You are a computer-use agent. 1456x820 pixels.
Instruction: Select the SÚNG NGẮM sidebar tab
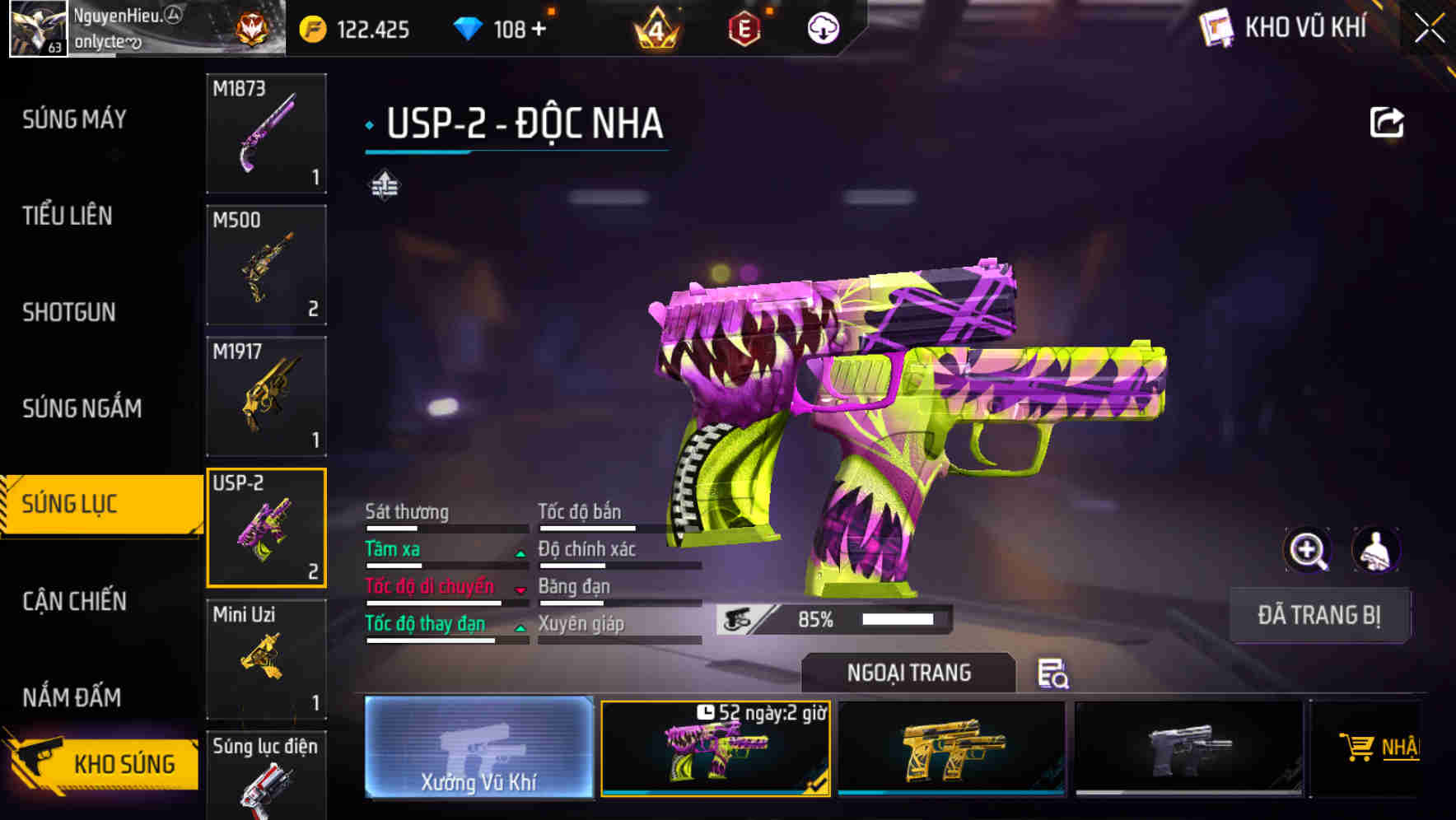coord(82,408)
